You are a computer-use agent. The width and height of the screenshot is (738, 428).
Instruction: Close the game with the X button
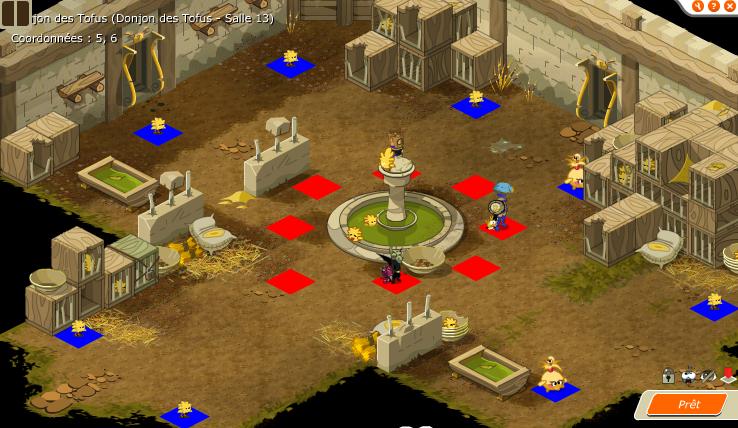pos(729,5)
